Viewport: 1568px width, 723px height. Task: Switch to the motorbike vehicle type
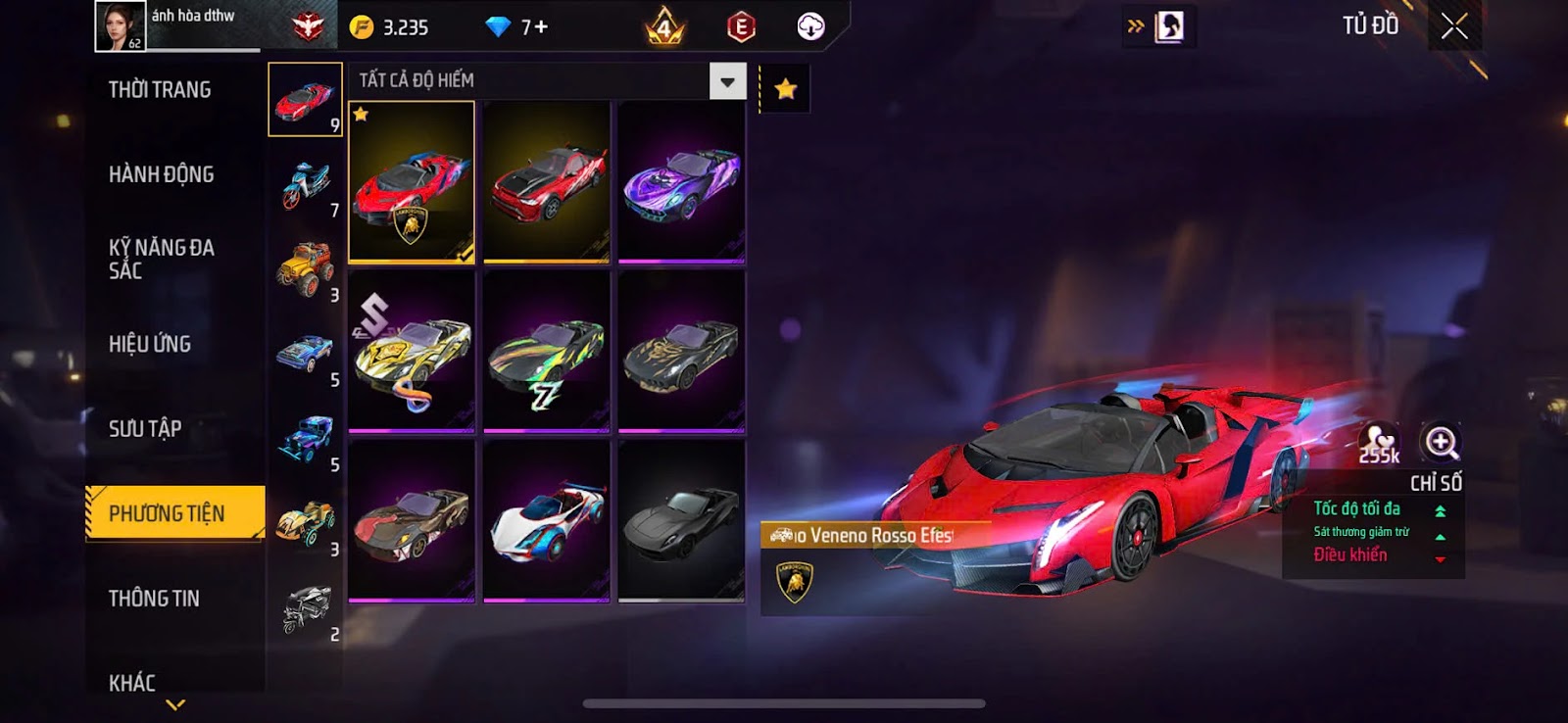point(306,184)
